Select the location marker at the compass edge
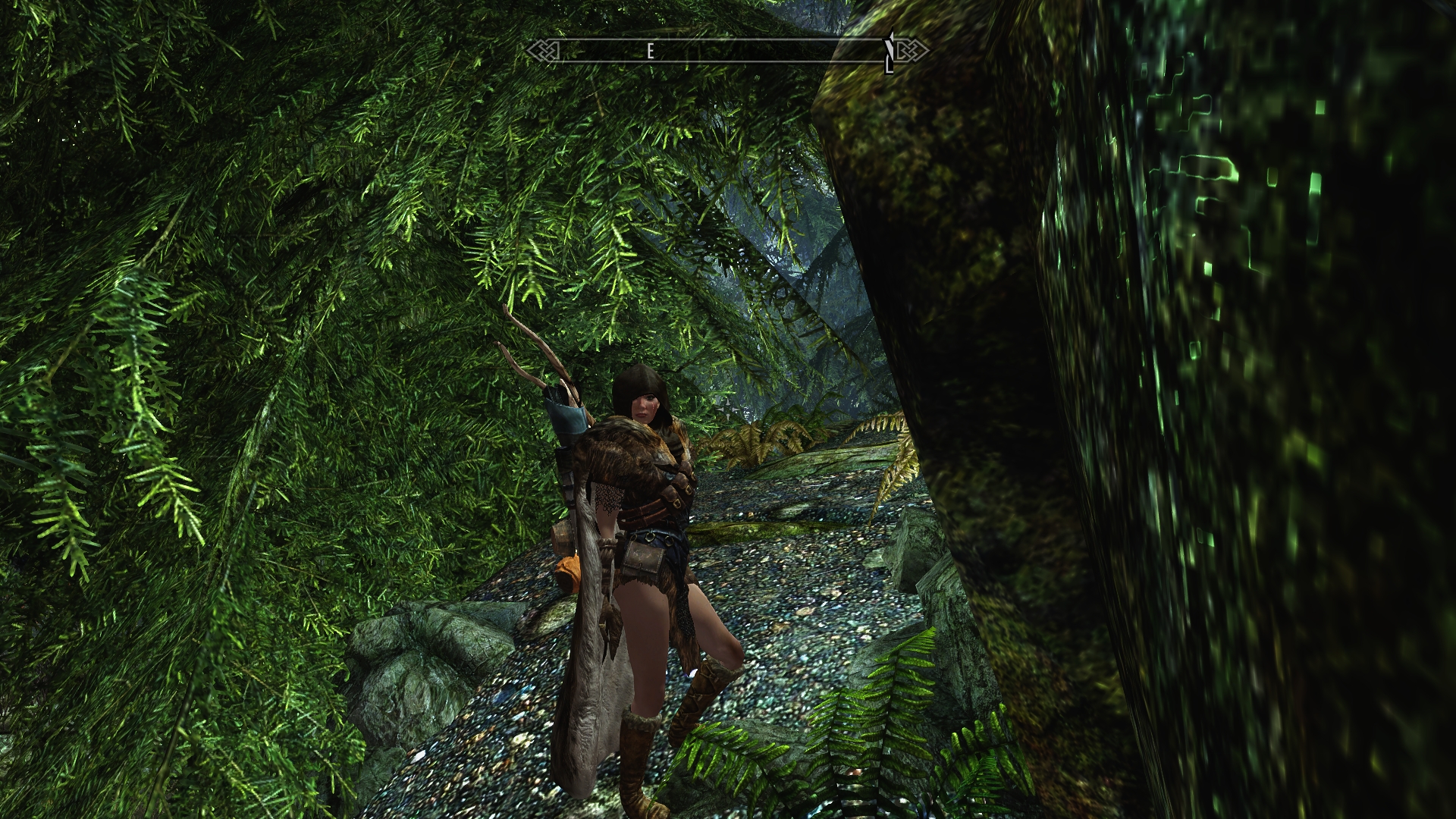1456x819 pixels. (x=891, y=52)
